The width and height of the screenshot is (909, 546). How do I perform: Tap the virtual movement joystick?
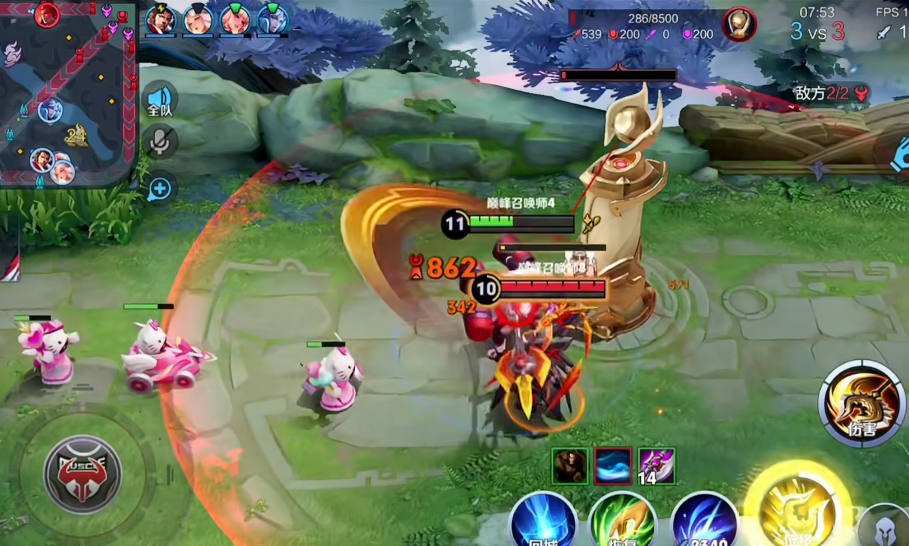pos(83,472)
